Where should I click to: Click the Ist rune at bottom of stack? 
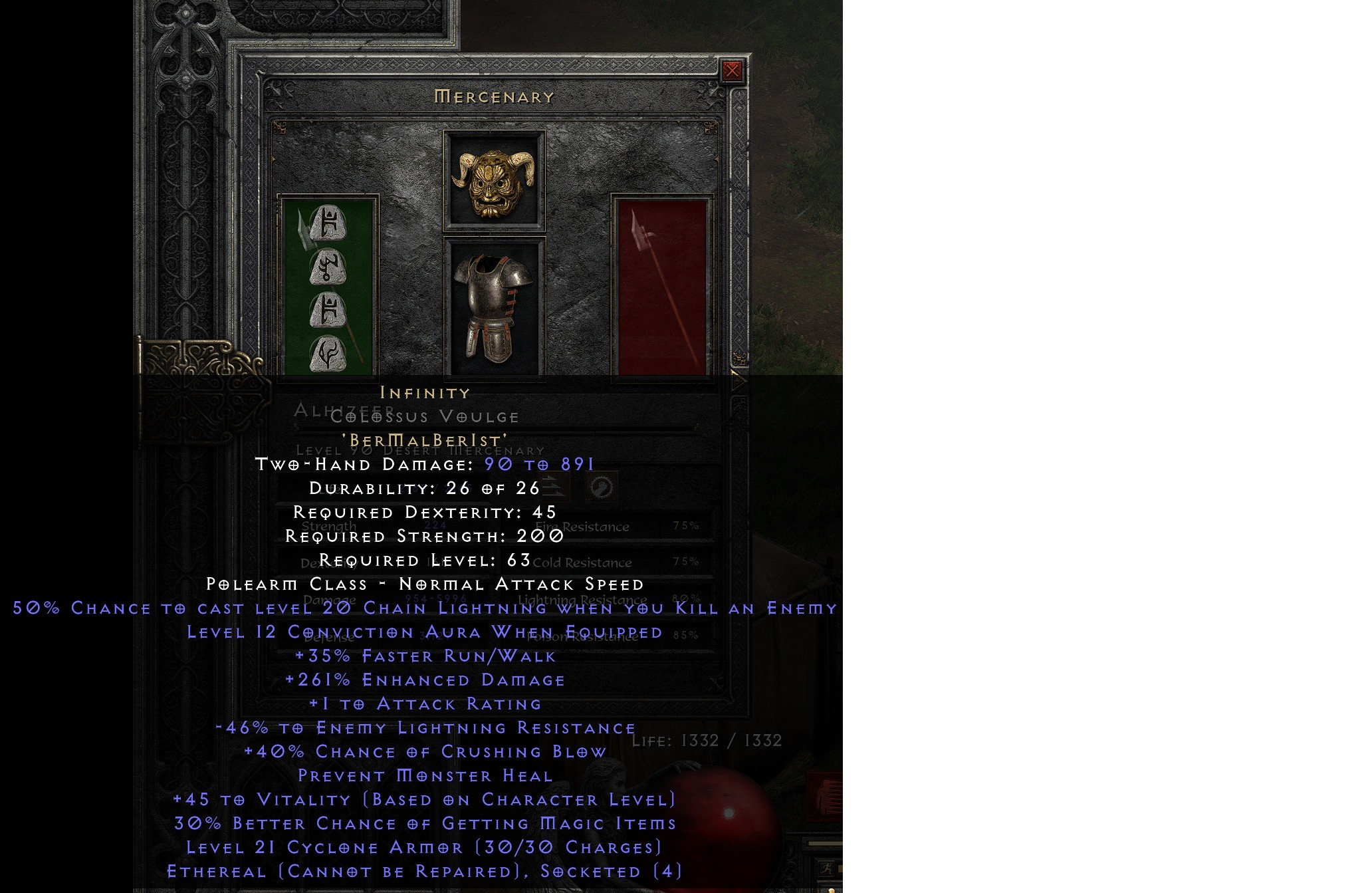328,352
